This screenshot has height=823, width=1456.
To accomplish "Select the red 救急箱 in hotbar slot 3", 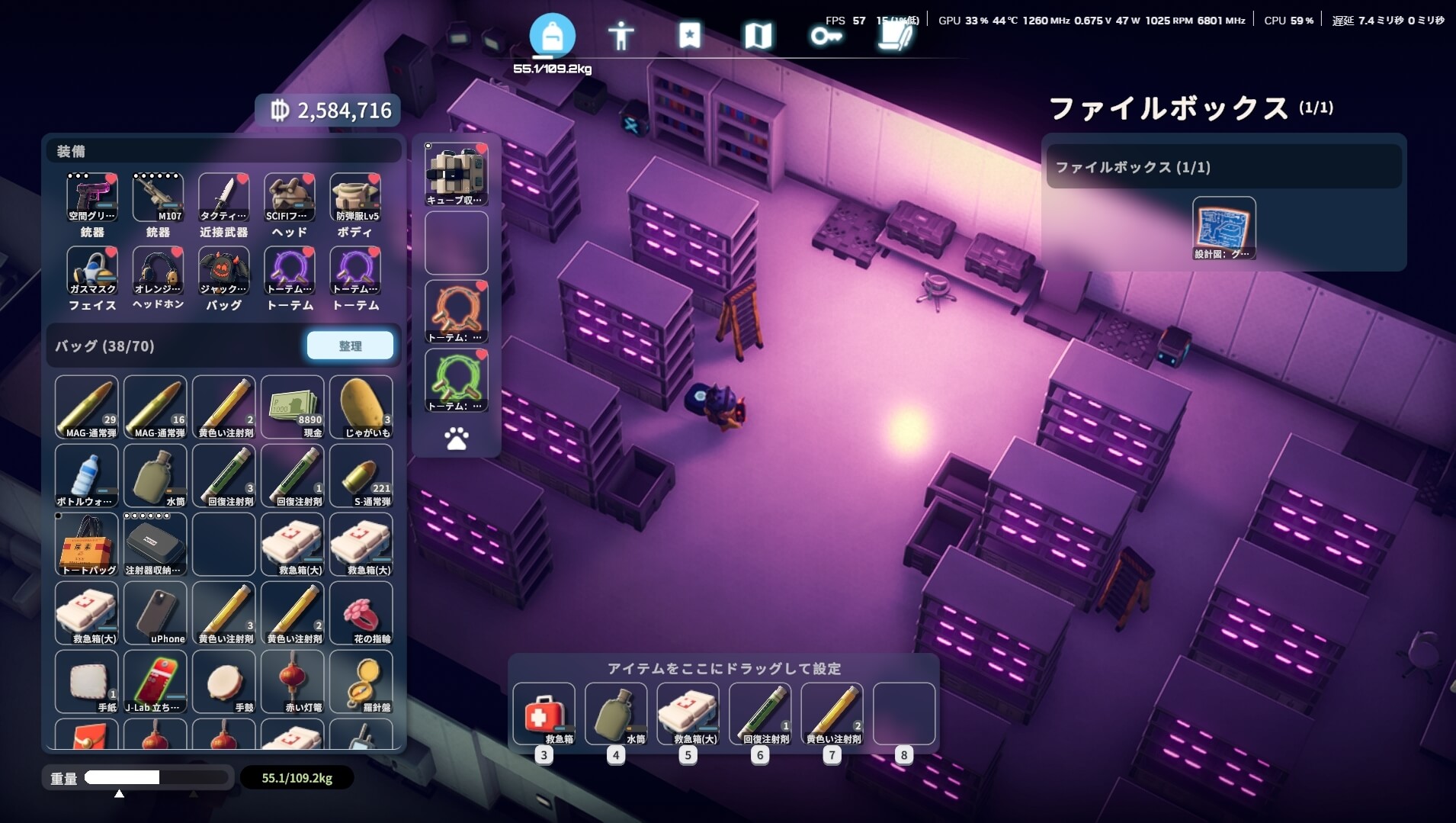I will pos(544,713).
